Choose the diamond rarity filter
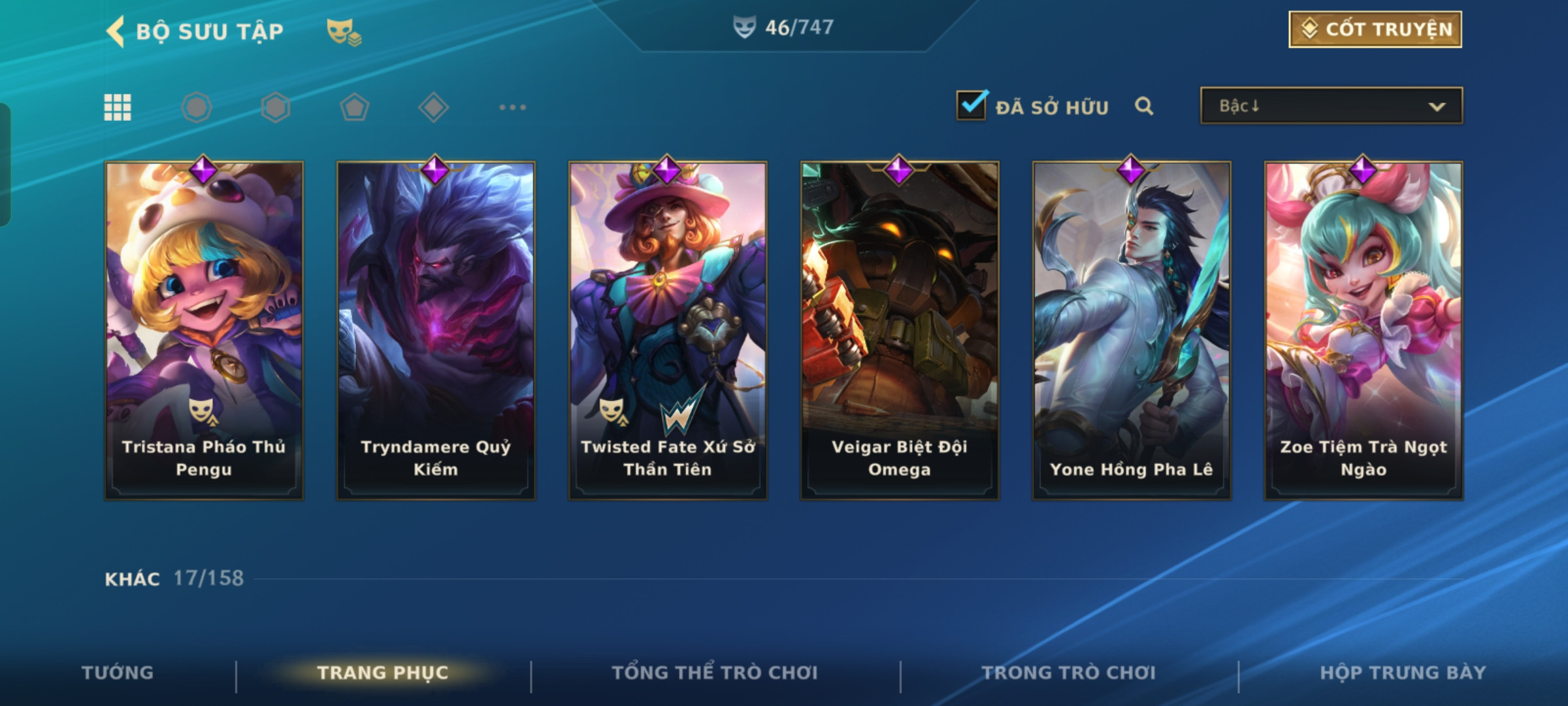Screen dimensions: 1568x706 point(433,107)
